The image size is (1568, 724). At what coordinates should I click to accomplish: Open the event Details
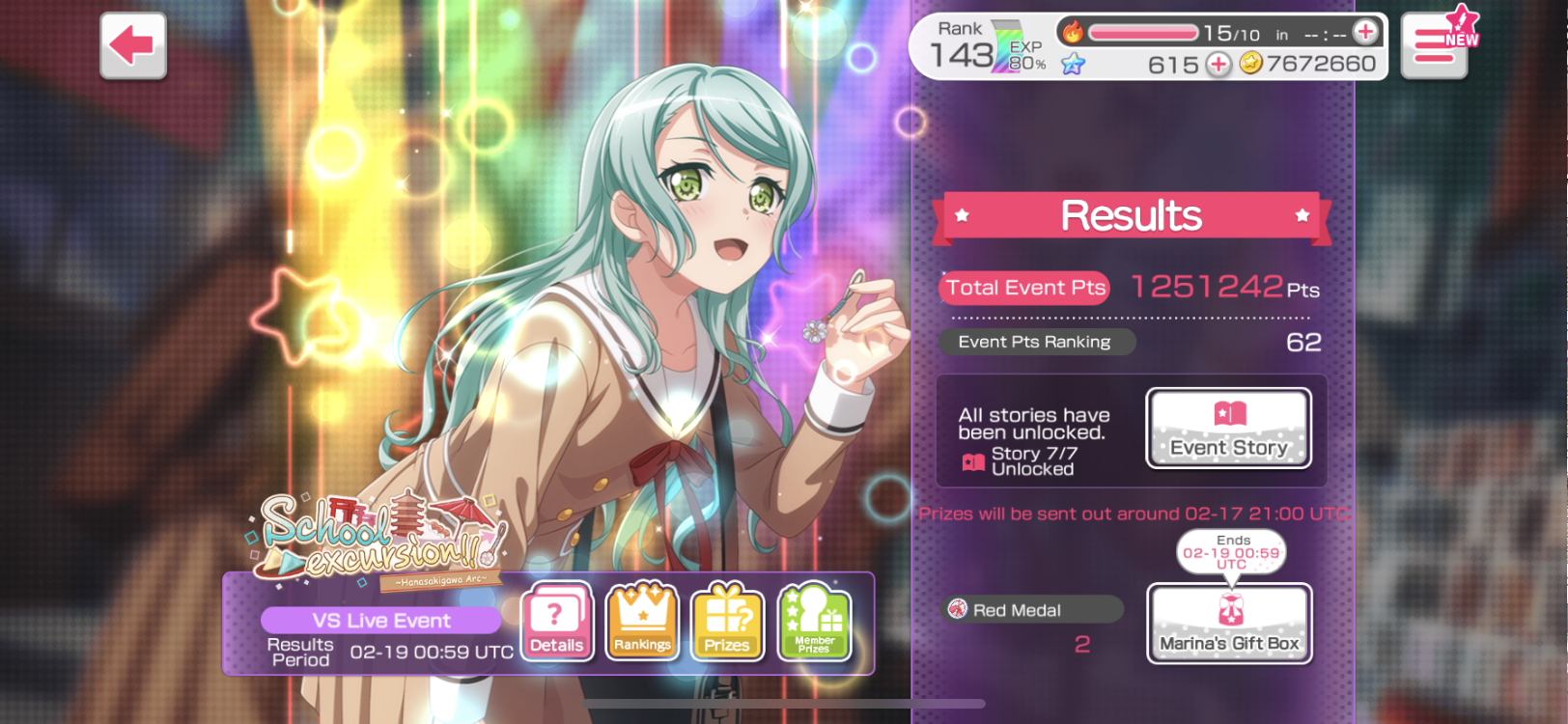556,623
